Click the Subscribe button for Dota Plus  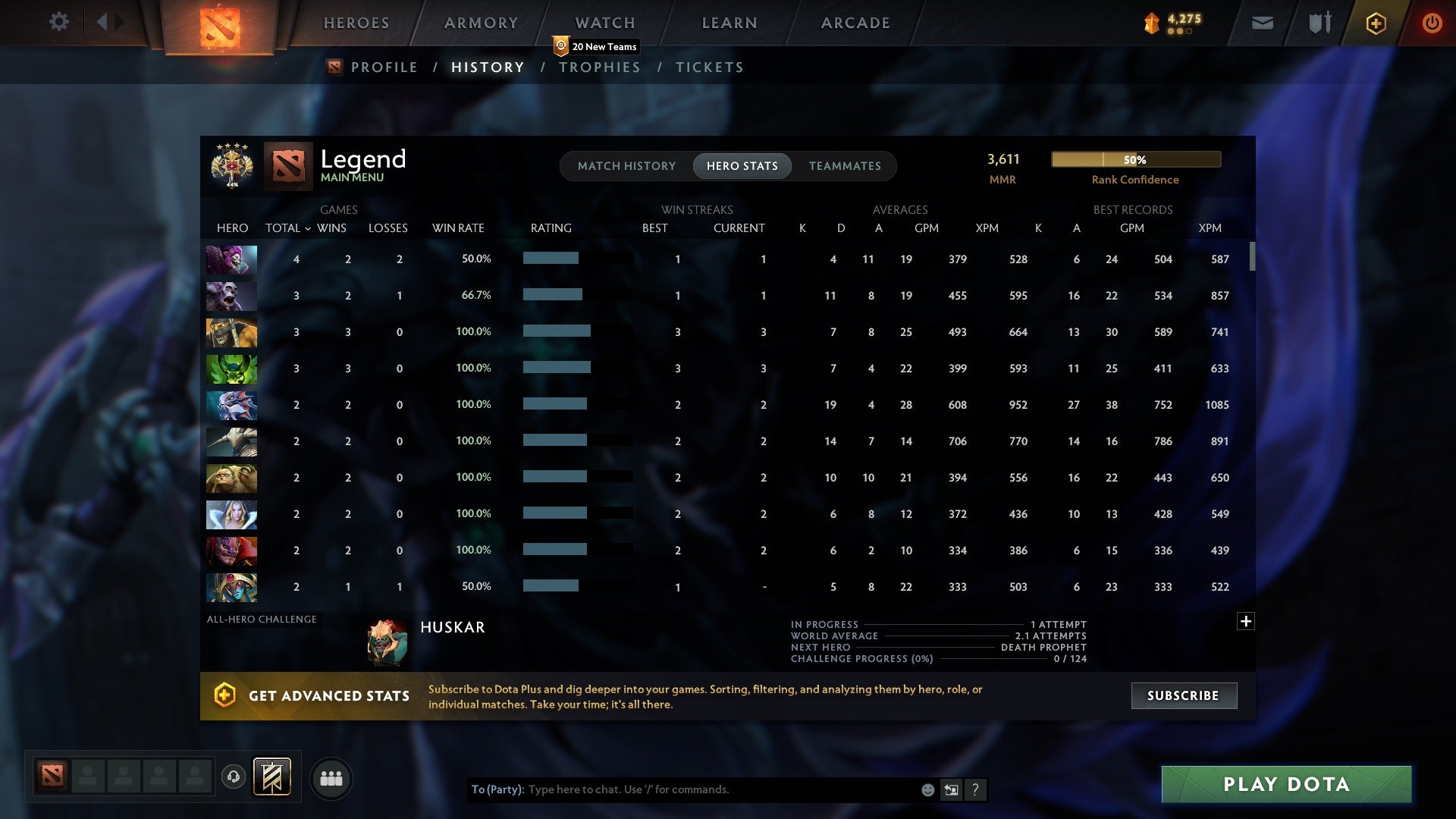pos(1183,695)
